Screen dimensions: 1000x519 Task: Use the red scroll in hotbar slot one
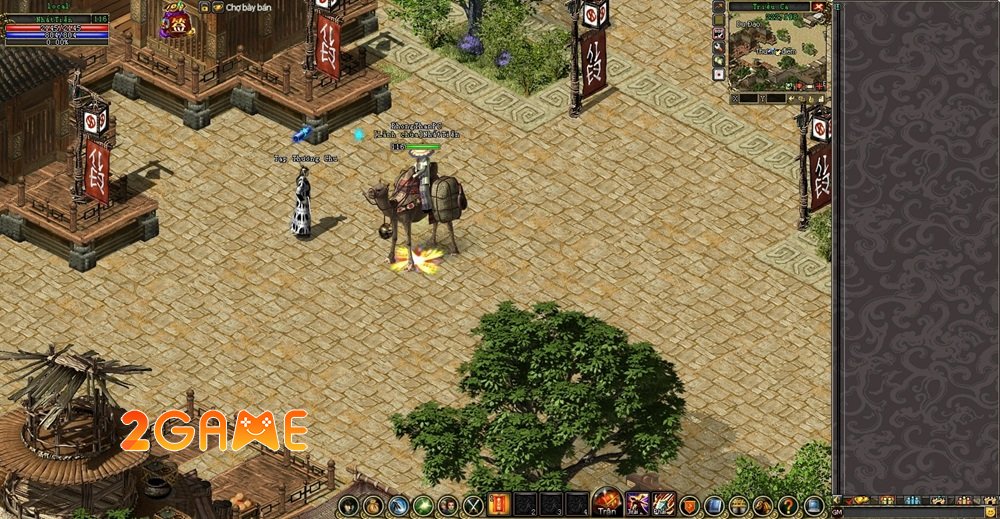click(499, 505)
